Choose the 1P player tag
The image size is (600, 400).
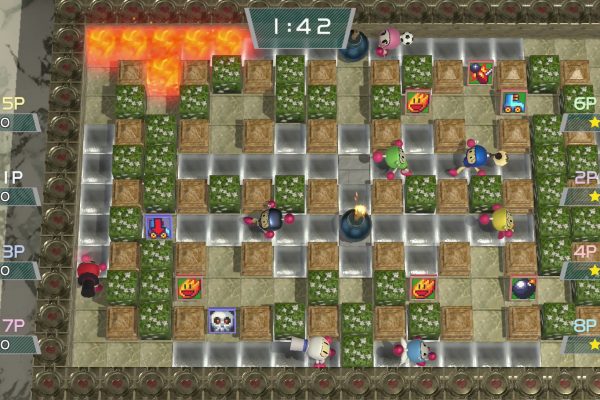(17, 187)
